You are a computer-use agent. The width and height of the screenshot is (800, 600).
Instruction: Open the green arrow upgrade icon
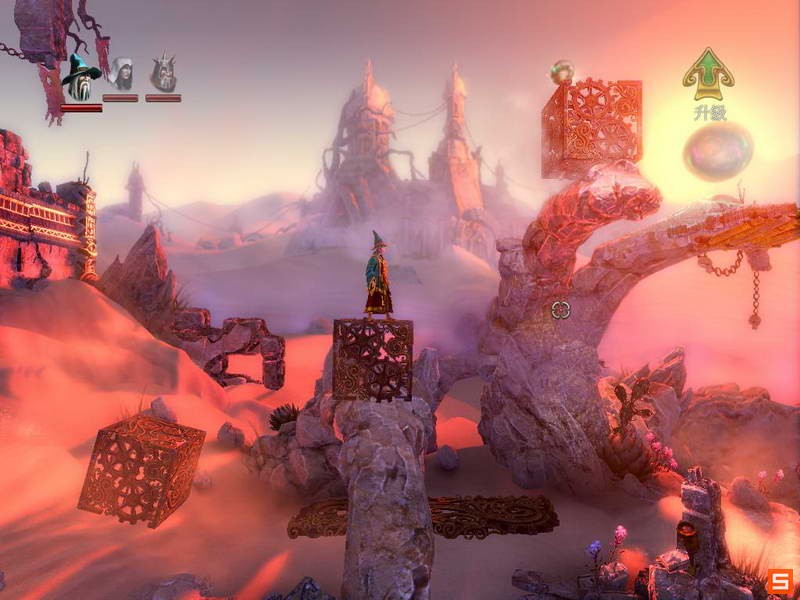708,72
